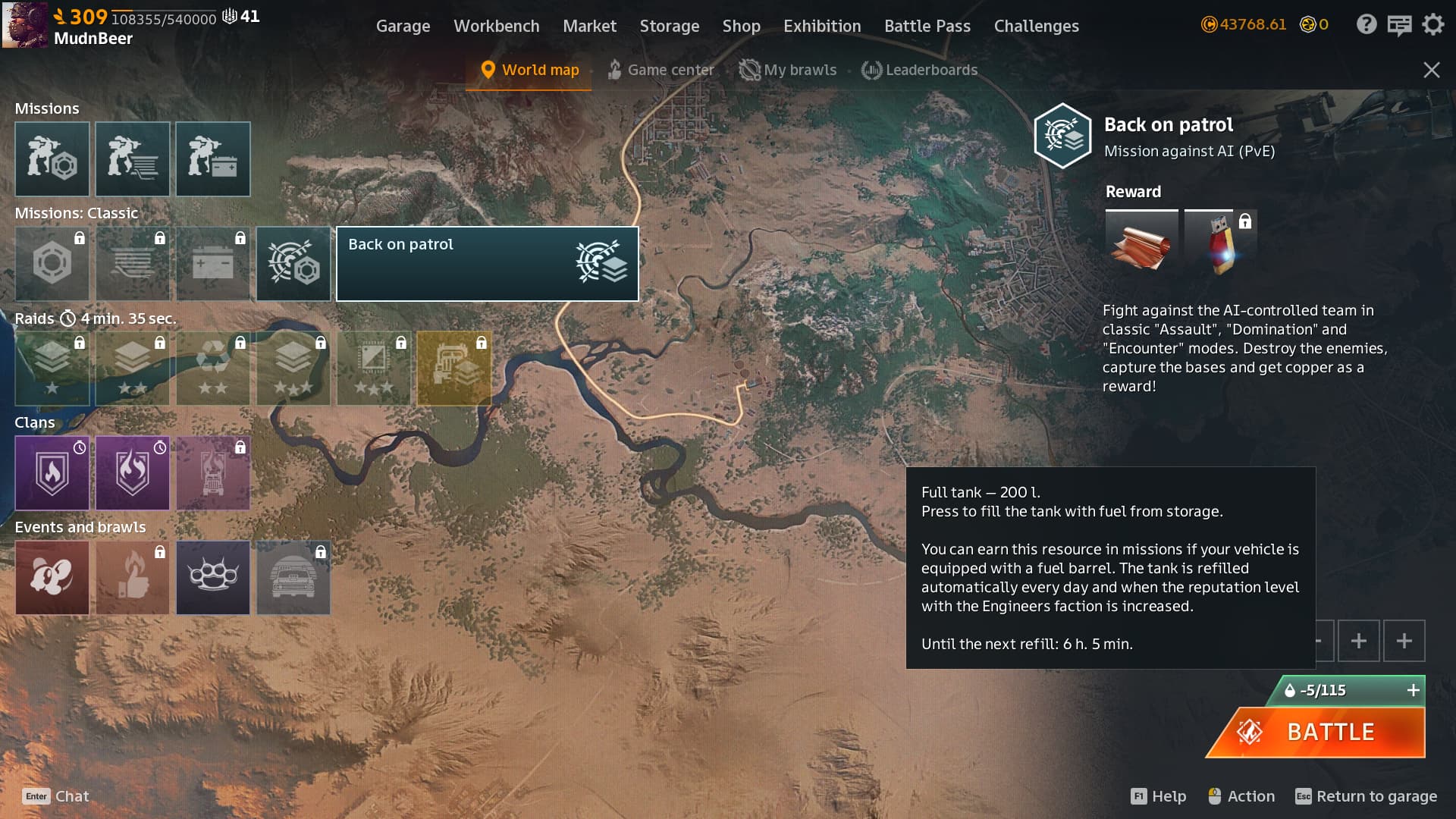Close the world map screen
The width and height of the screenshot is (1456, 819).
click(1431, 70)
